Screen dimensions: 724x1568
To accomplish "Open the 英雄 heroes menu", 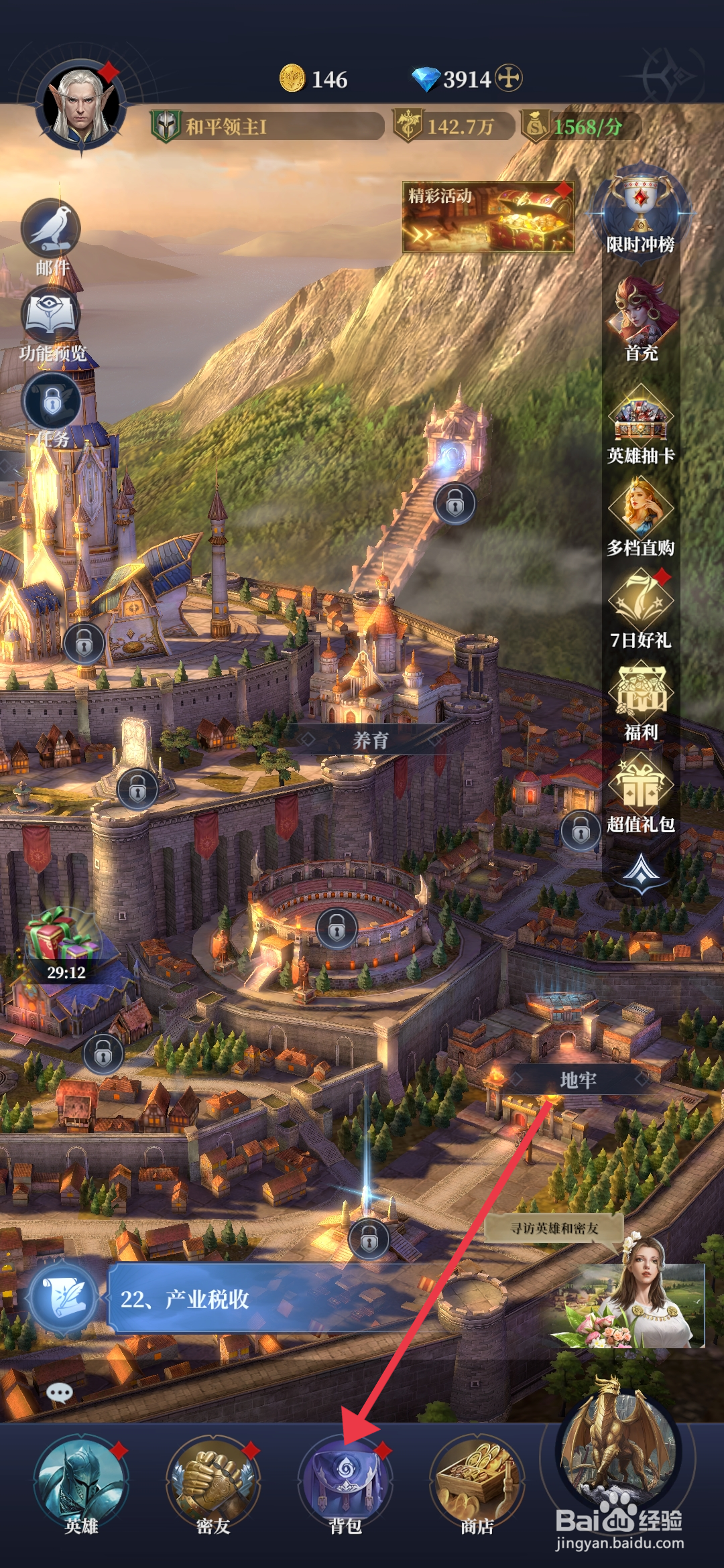I will 81,1482.
